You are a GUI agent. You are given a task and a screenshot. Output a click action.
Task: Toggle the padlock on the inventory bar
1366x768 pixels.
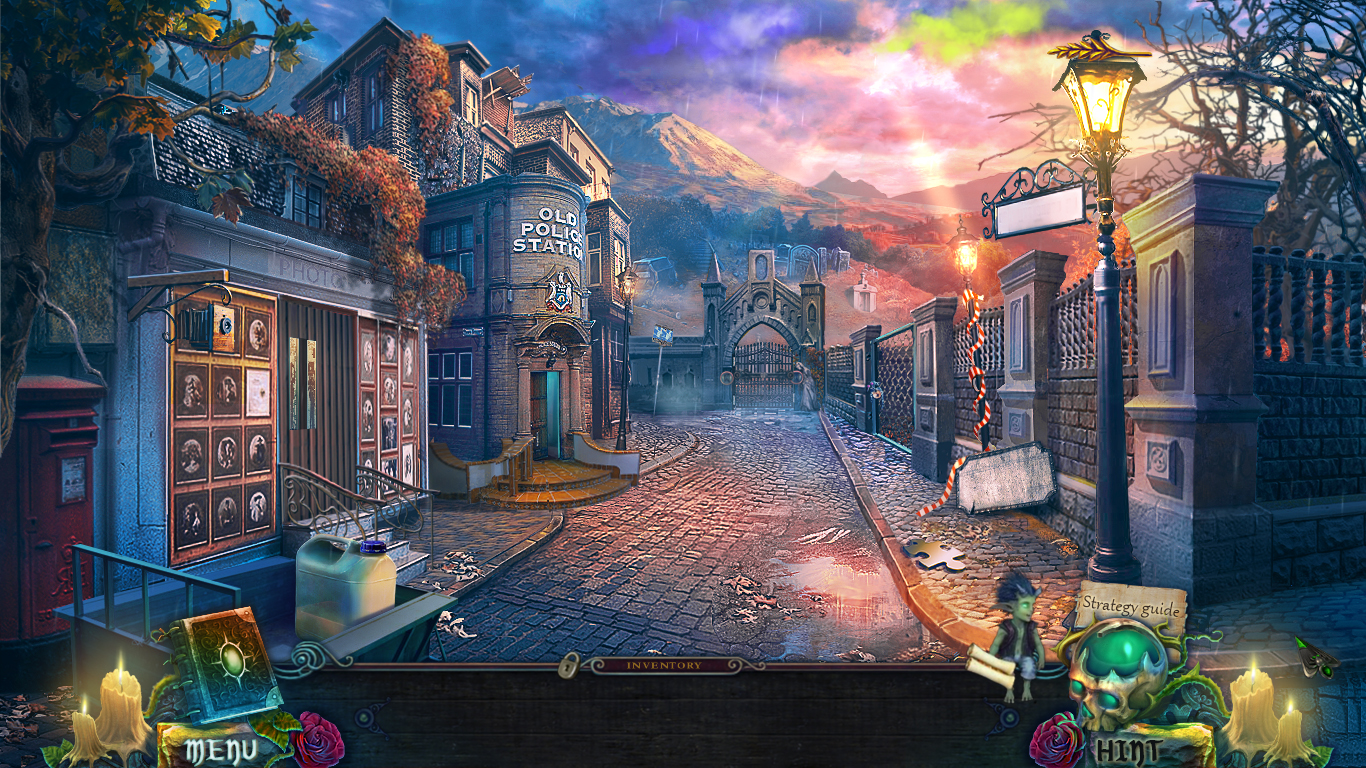[x=568, y=668]
